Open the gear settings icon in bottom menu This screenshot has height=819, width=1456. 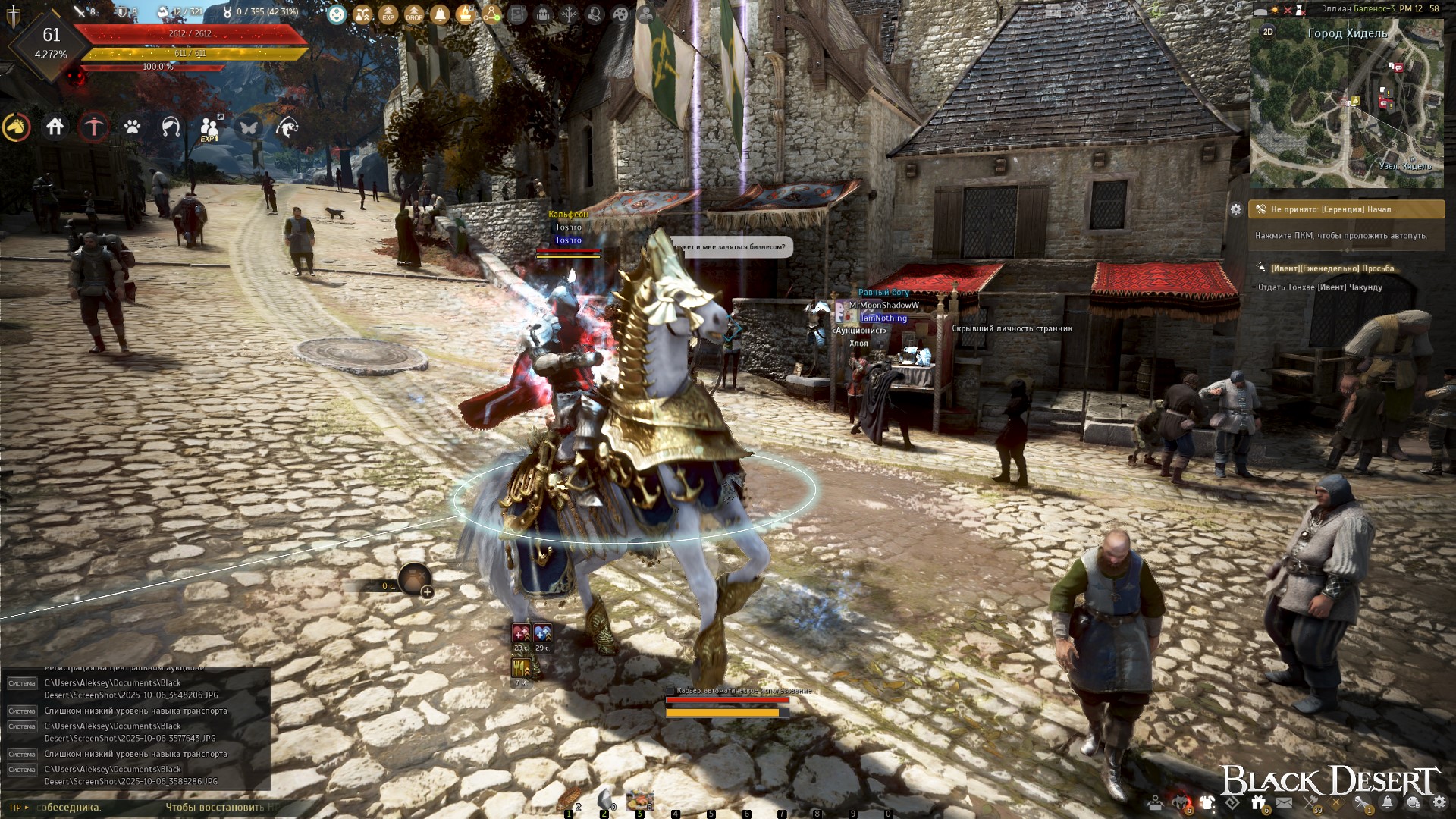pos(1439,802)
